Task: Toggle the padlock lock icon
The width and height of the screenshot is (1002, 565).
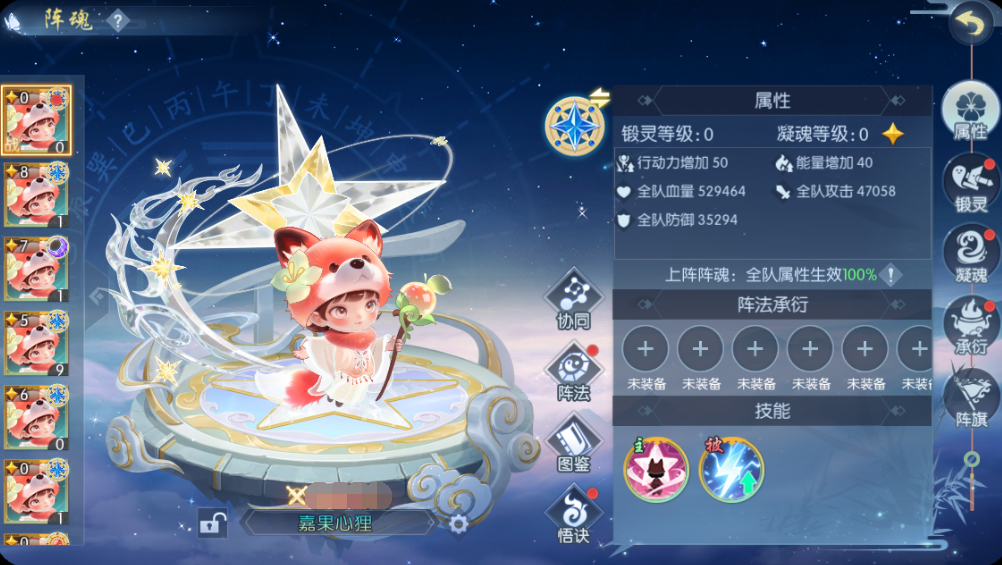Action: tap(211, 522)
